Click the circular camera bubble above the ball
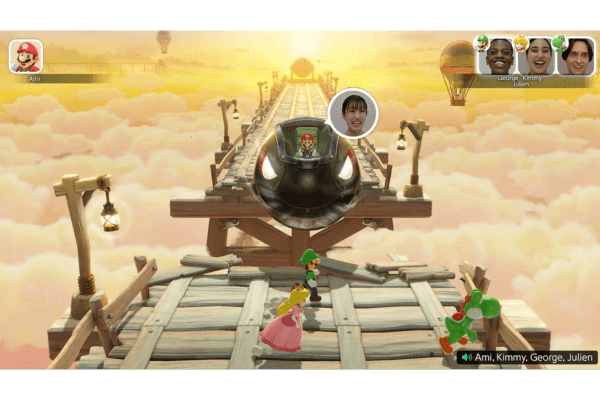Screen dimensions: 600x400 pos(352,113)
